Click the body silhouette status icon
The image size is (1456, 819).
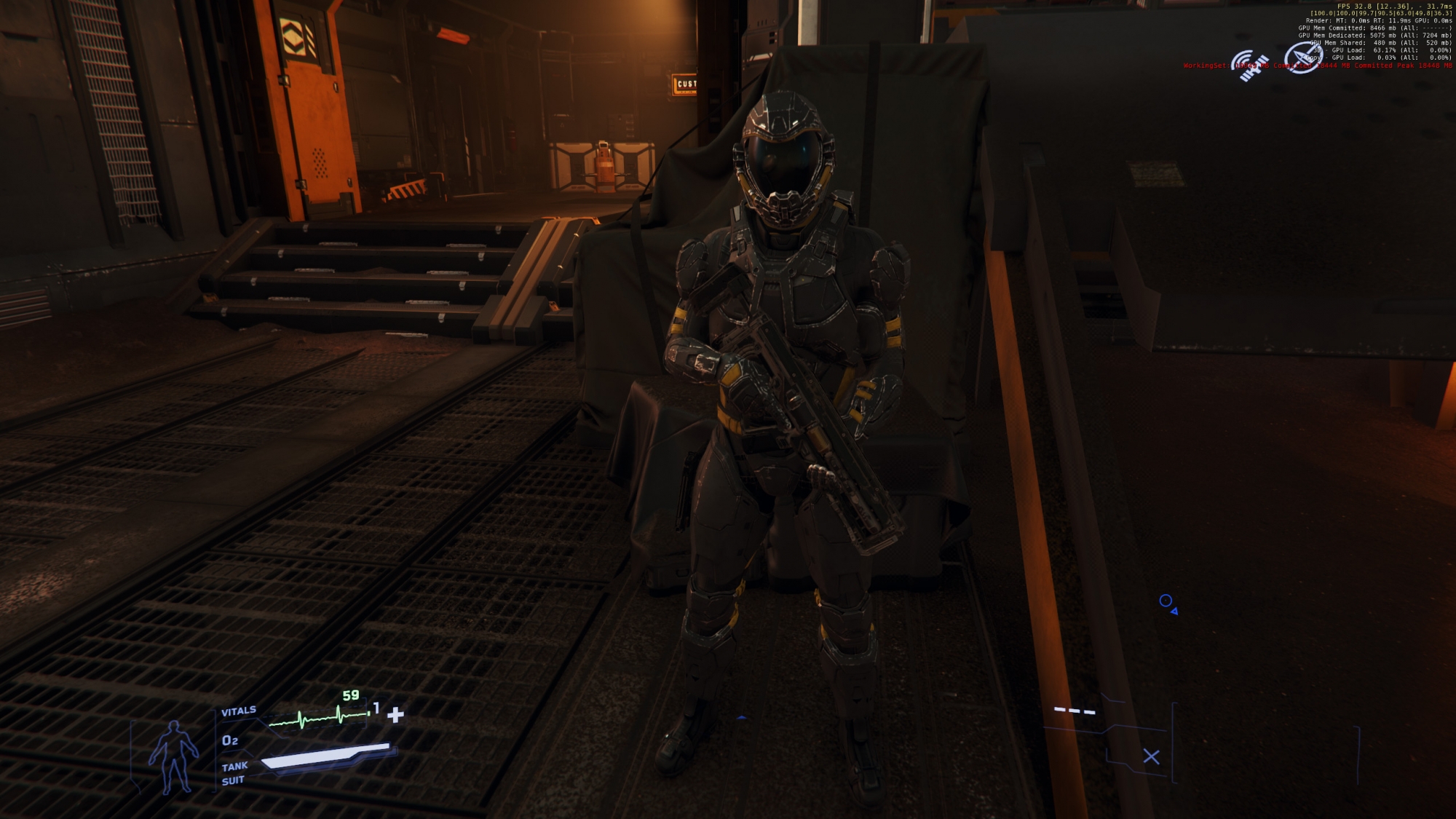173,757
